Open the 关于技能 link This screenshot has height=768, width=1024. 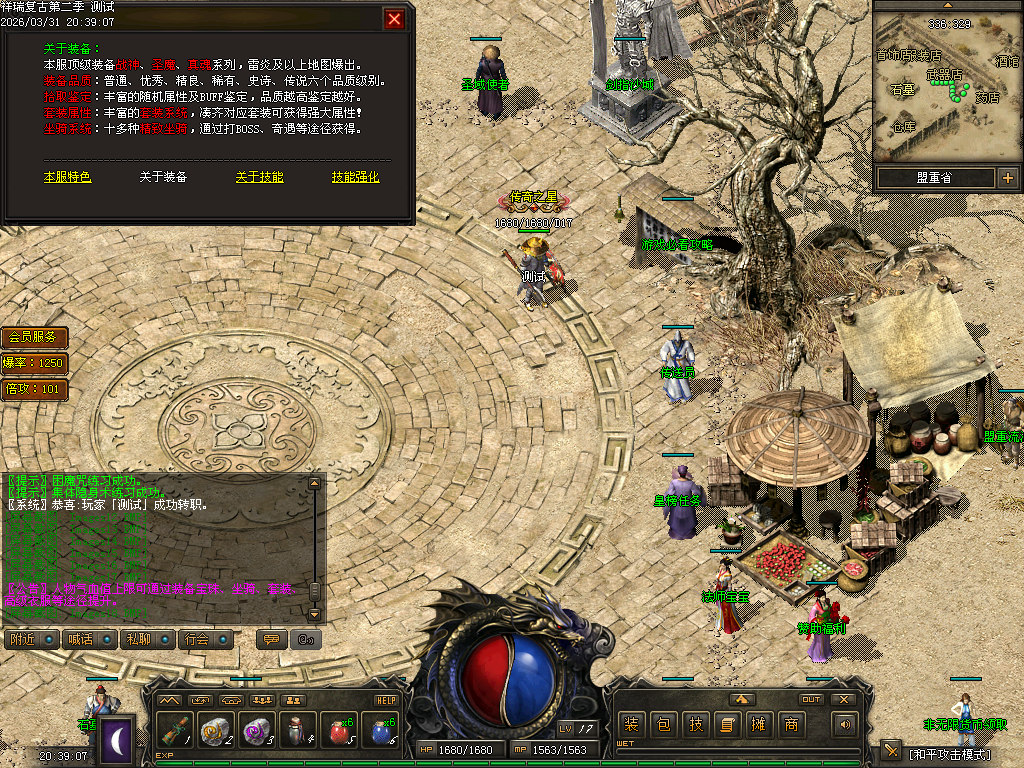click(x=259, y=177)
